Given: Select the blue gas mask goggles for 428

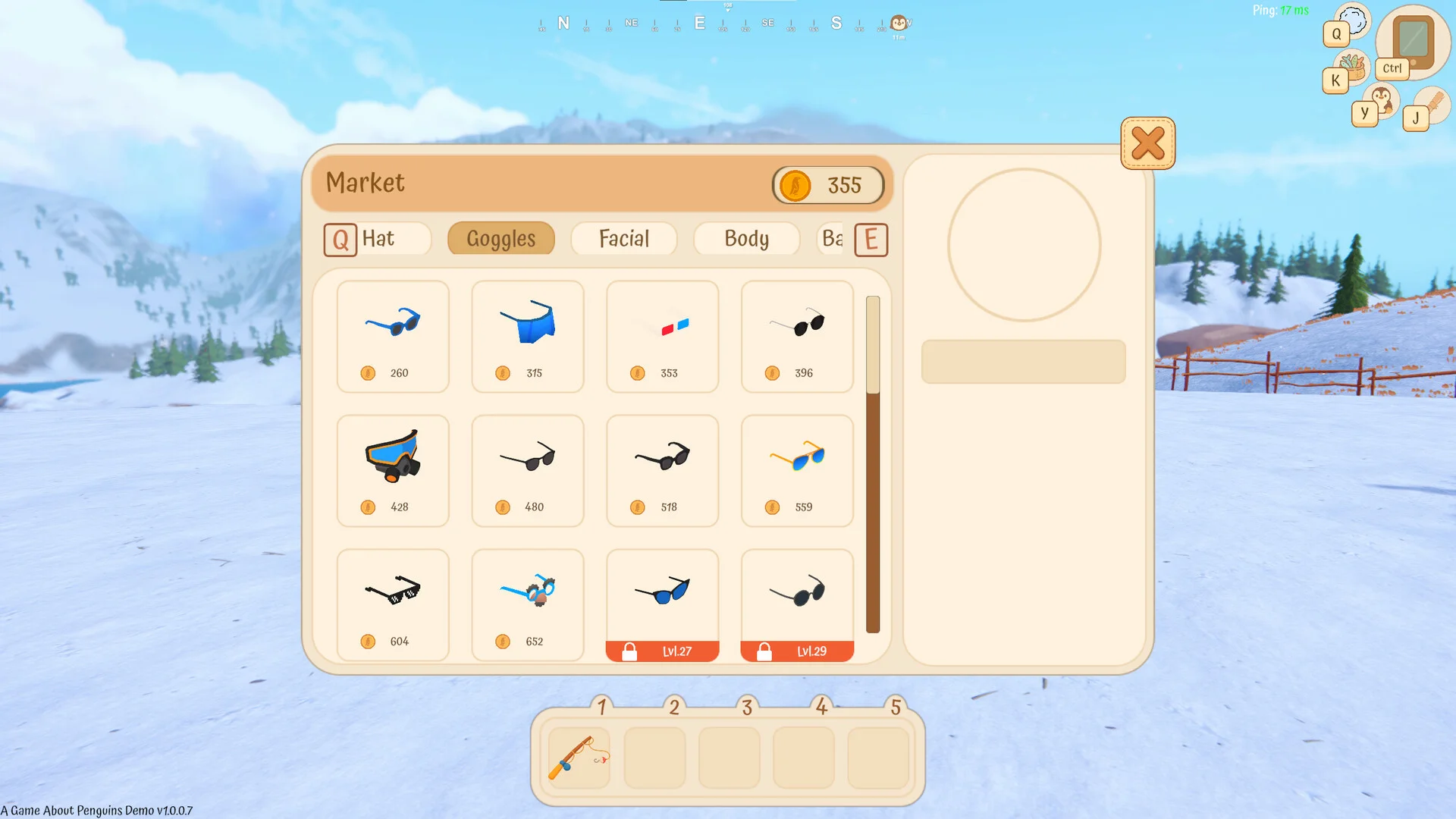Looking at the screenshot, I should coord(393,470).
